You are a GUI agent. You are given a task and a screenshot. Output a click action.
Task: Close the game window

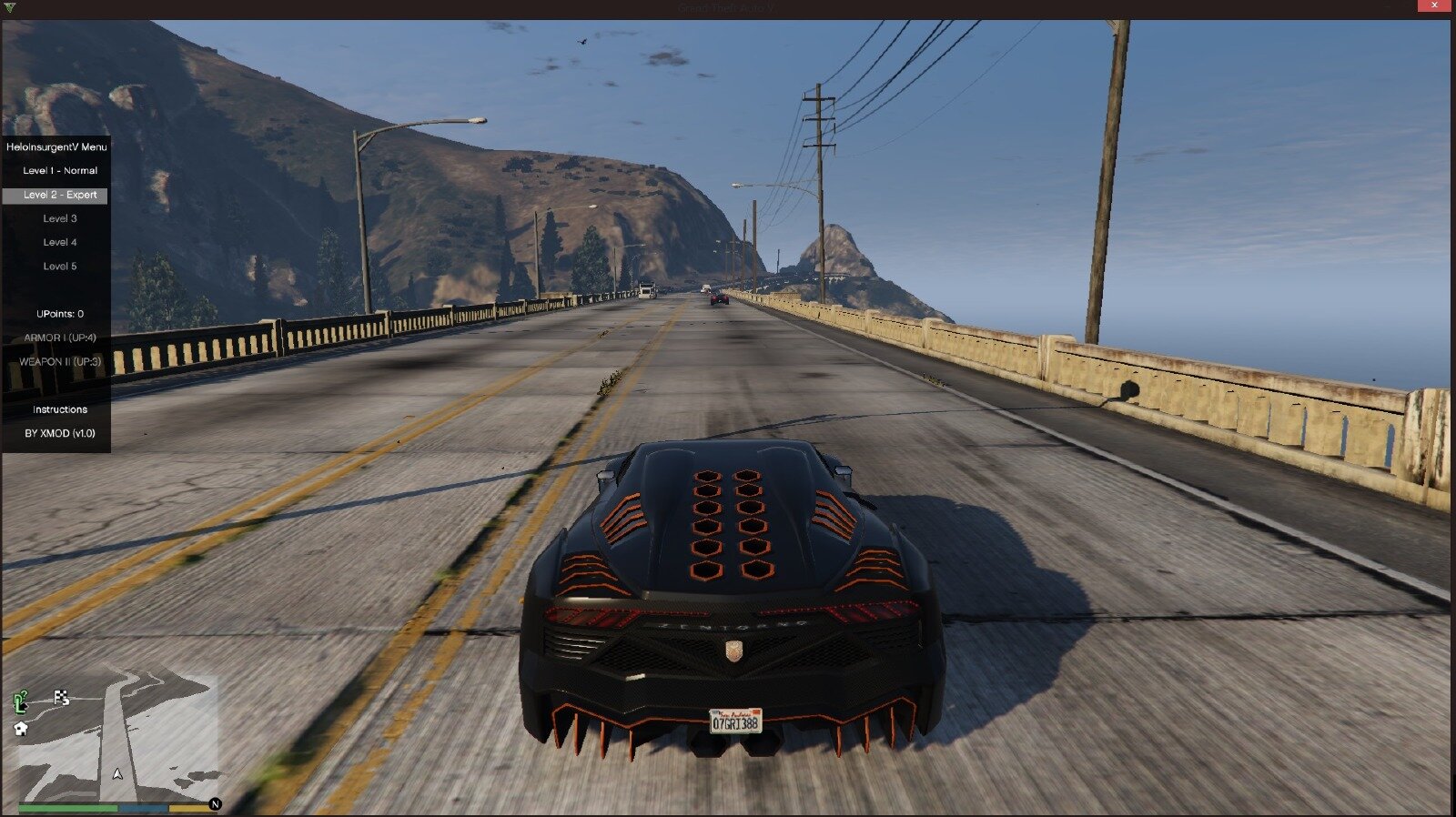click(x=1435, y=6)
